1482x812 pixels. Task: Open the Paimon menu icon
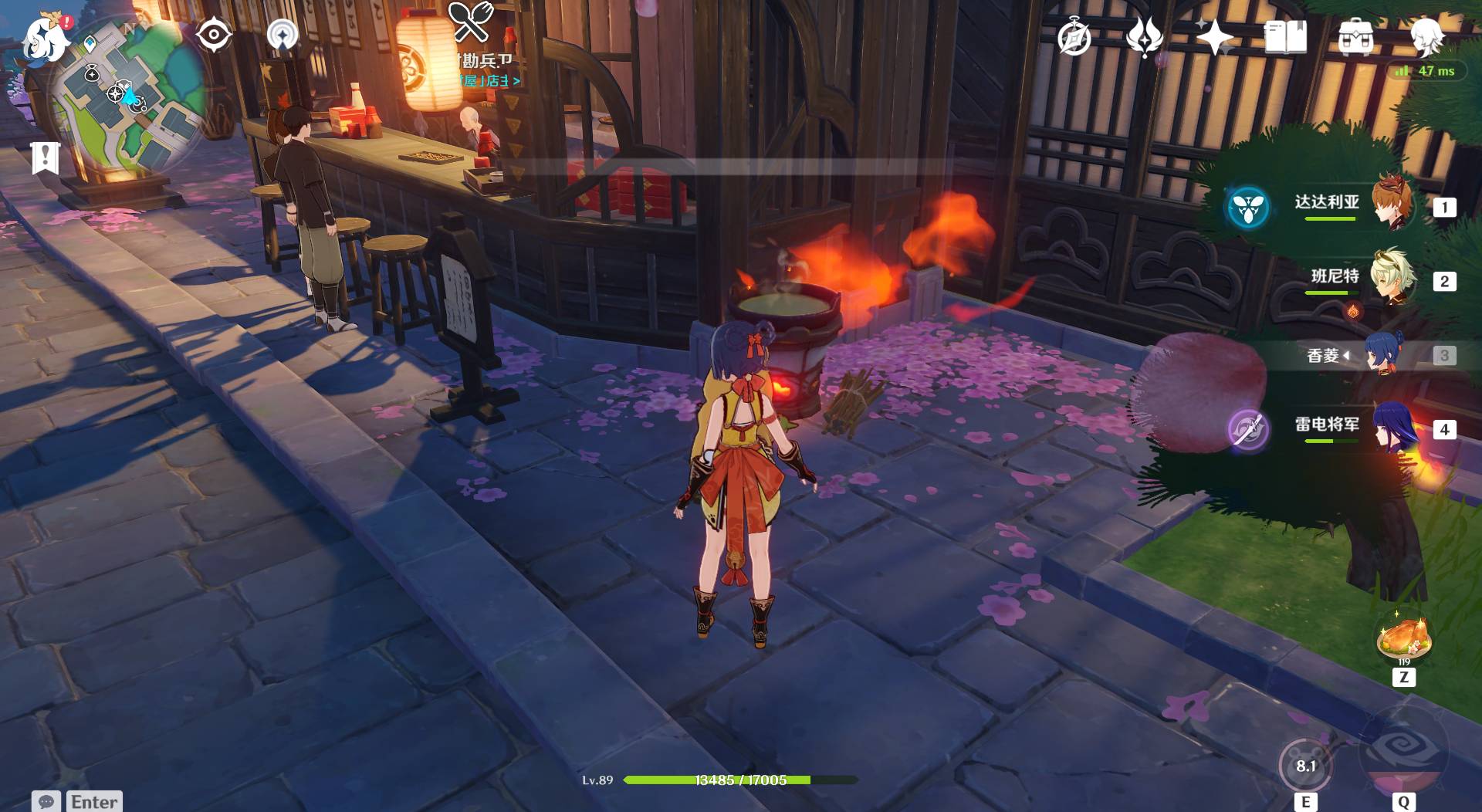pos(45,39)
